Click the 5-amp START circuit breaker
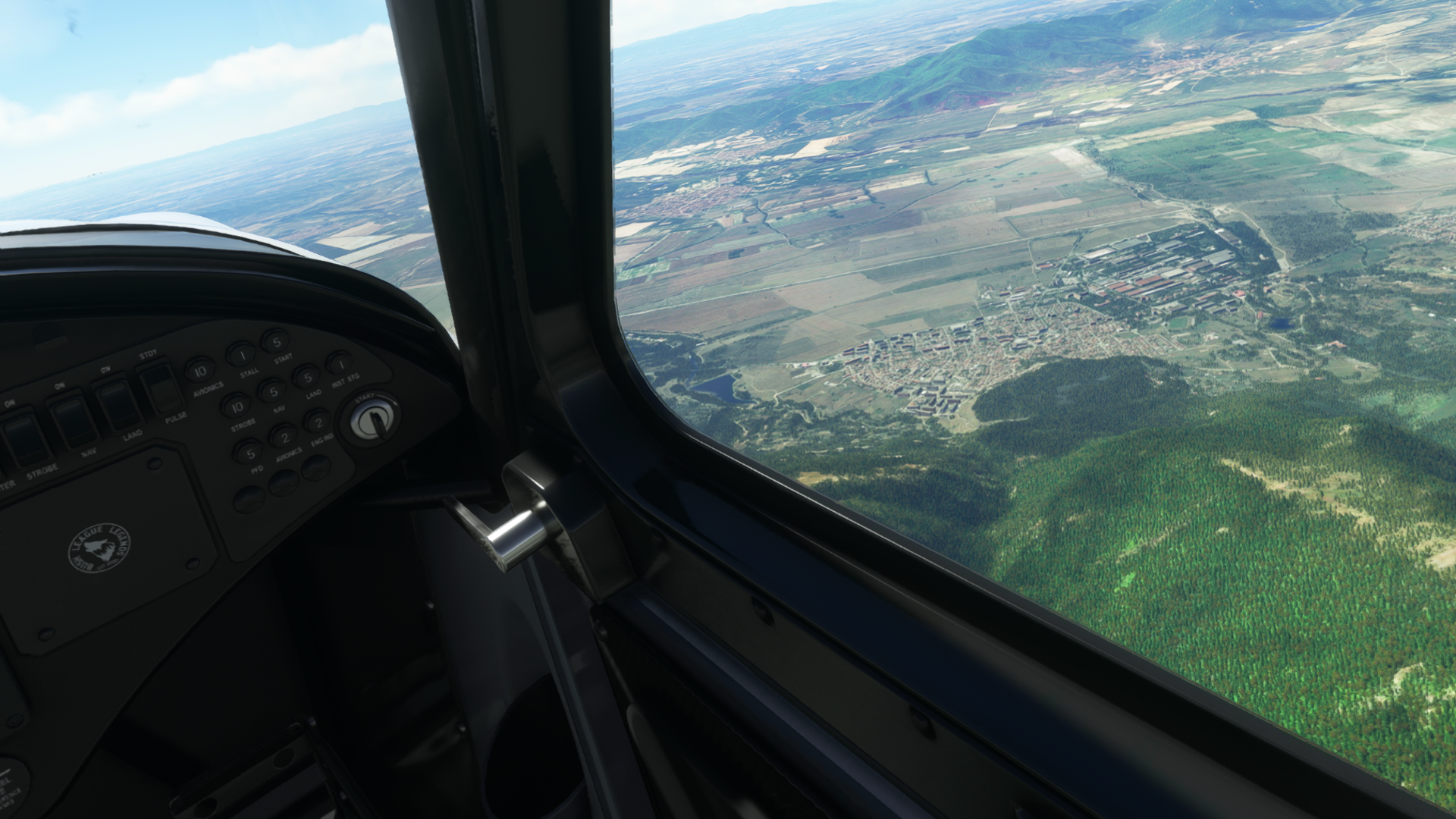Viewport: 1456px width, 819px height. coord(275,340)
